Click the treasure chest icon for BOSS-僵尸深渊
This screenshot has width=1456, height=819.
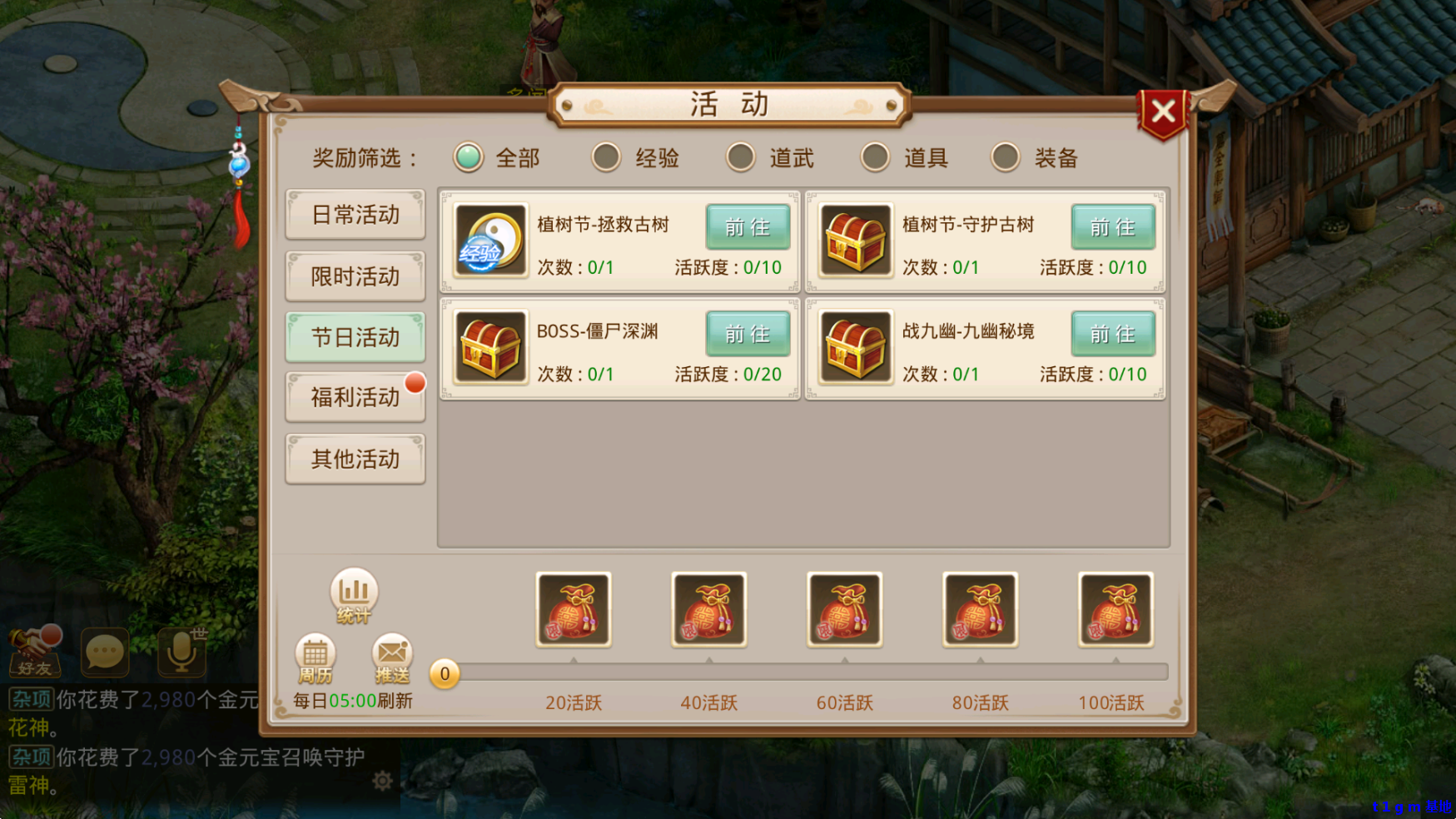(x=490, y=347)
